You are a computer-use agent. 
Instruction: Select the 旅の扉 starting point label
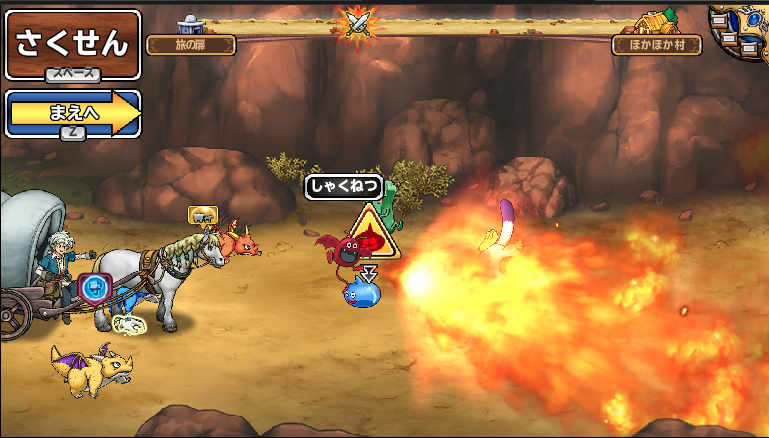[190, 45]
